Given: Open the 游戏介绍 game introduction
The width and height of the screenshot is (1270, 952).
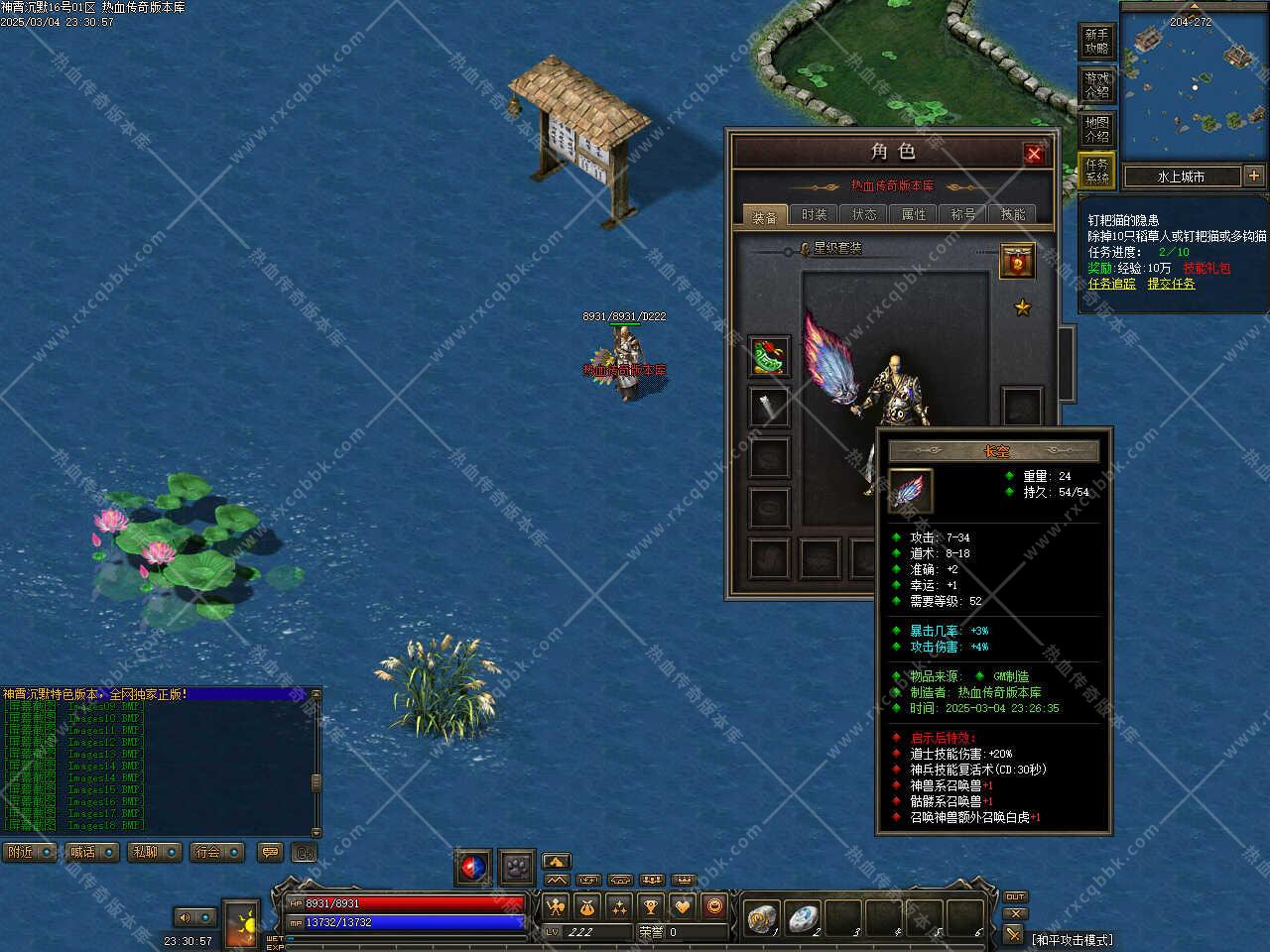Looking at the screenshot, I should [1096, 85].
